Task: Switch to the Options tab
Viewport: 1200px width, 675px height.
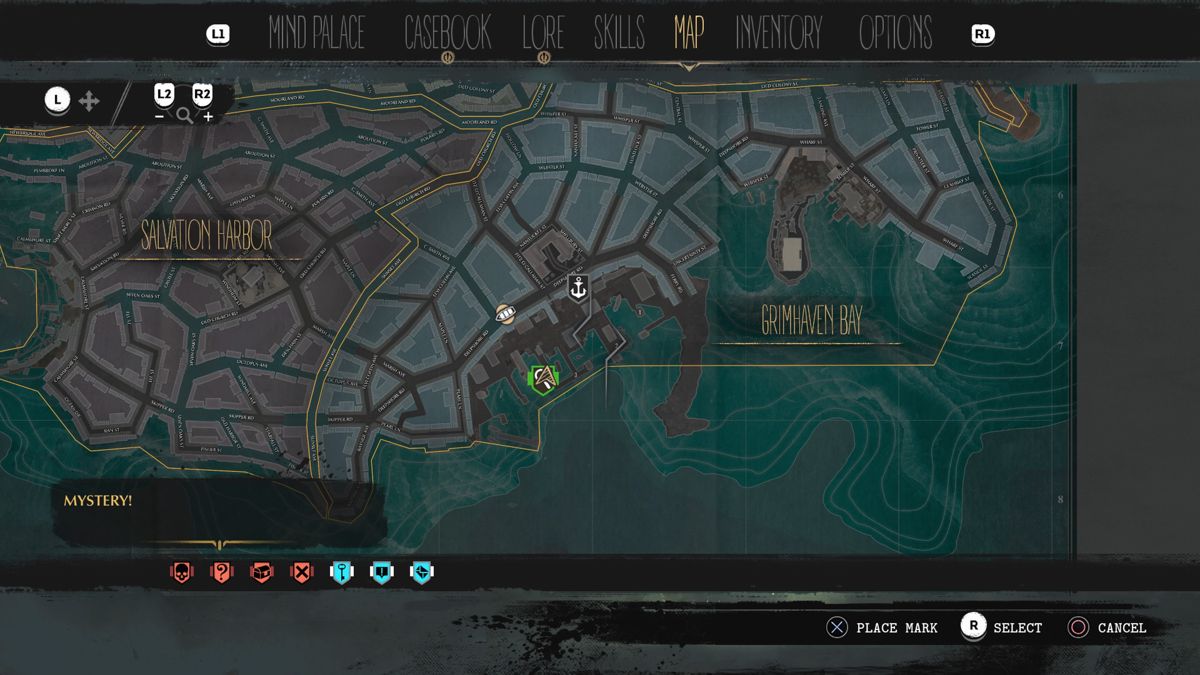Action: (895, 34)
